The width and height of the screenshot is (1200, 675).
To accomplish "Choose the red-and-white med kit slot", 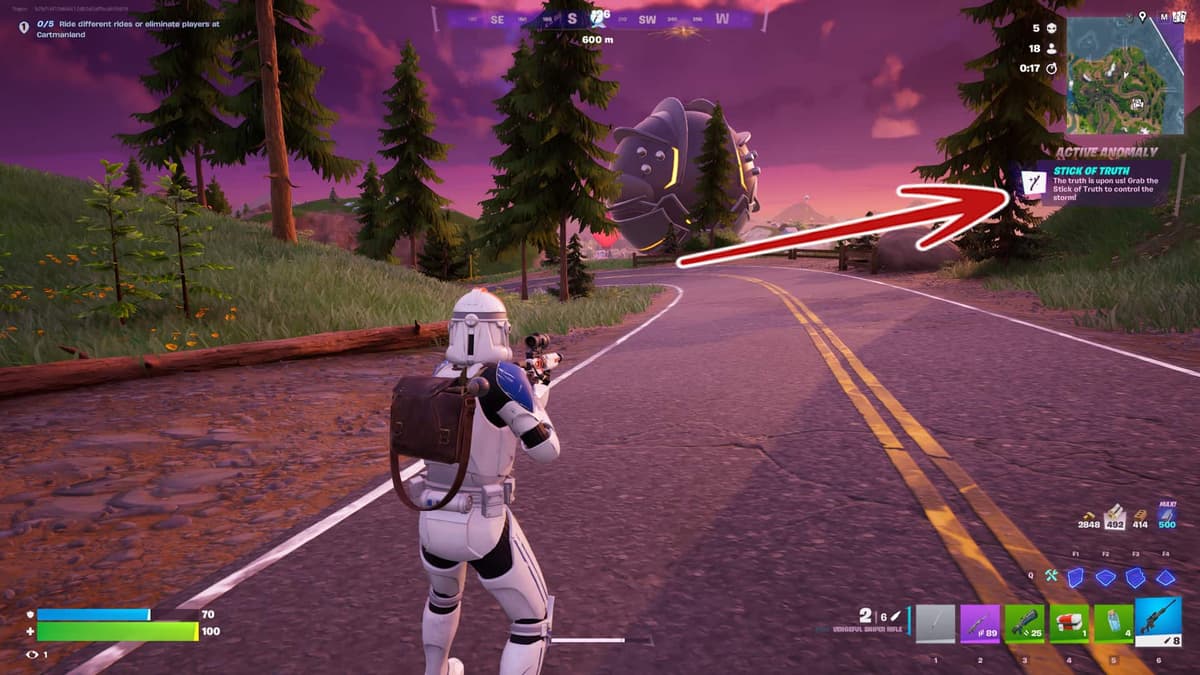I will coord(1069,624).
